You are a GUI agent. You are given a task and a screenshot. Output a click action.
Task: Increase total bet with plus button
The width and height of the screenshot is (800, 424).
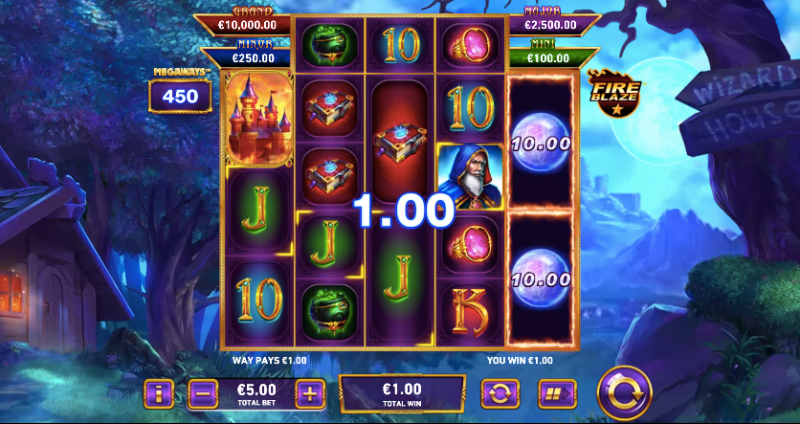[310, 393]
